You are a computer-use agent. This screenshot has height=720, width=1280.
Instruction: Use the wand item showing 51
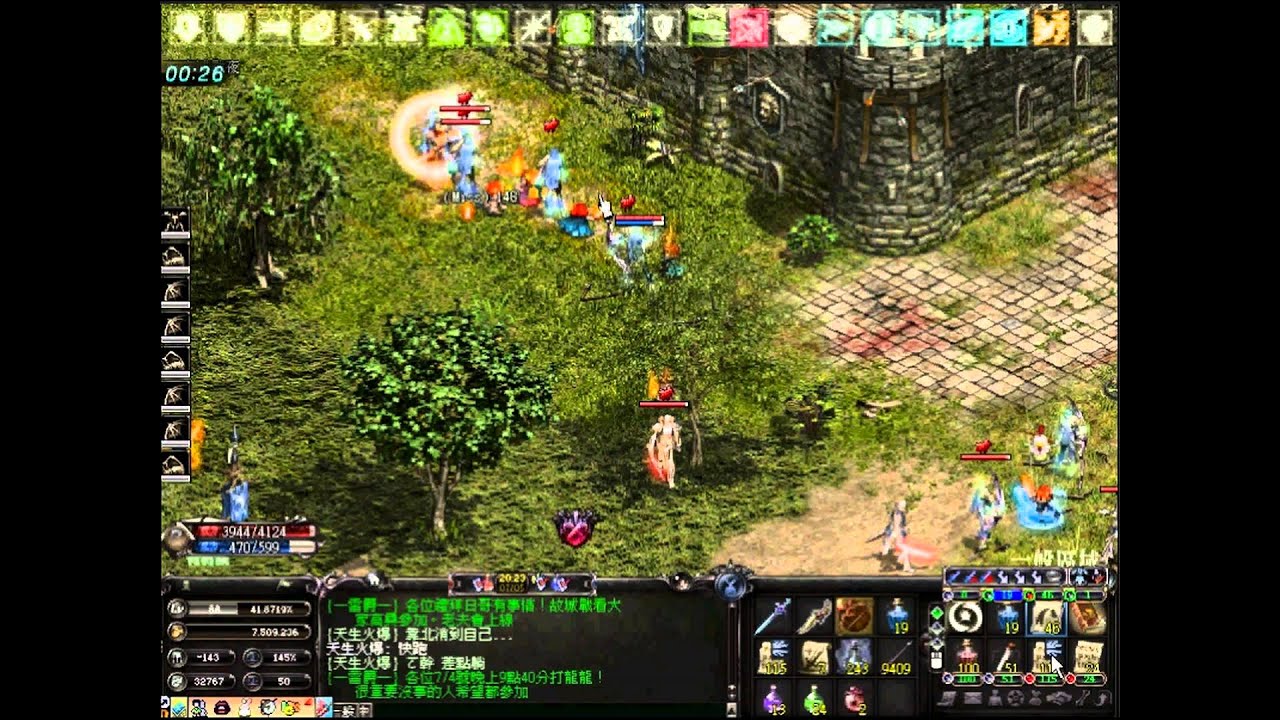click(1006, 657)
